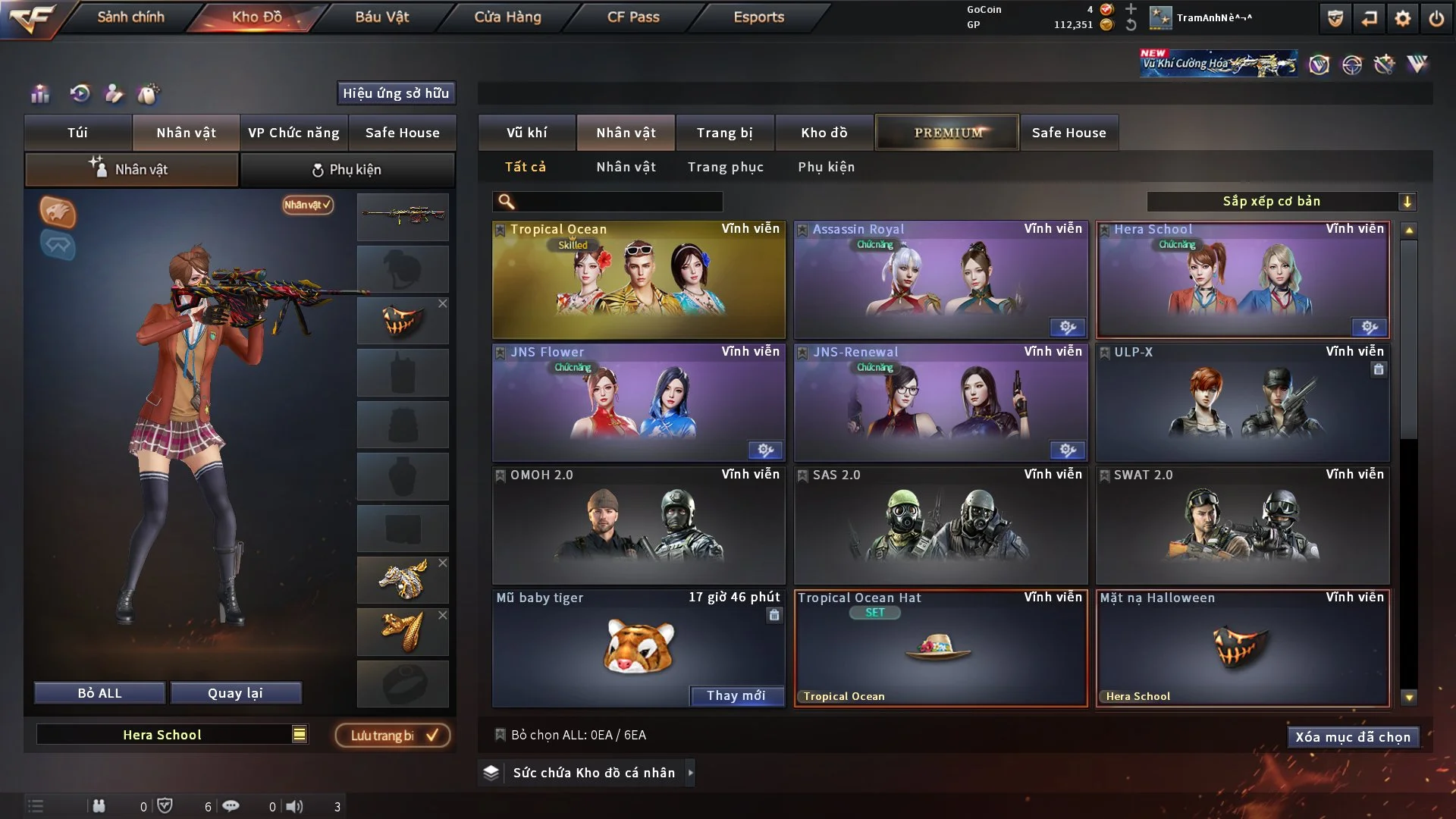1456x819 pixels.
Task: Delete selected items with Xóa mục đã chọn
Action: tap(1352, 737)
